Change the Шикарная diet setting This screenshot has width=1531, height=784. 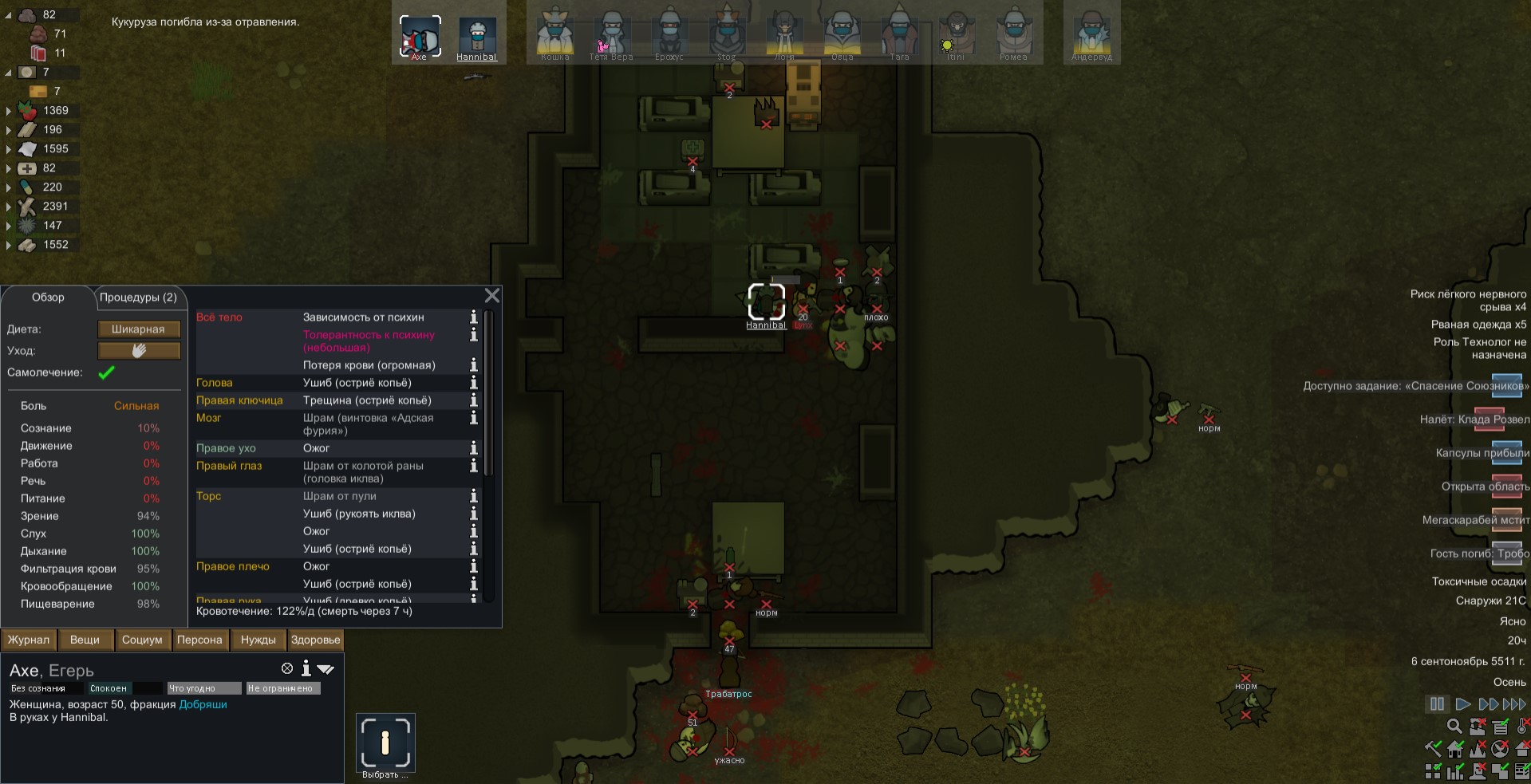coord(139,329)
